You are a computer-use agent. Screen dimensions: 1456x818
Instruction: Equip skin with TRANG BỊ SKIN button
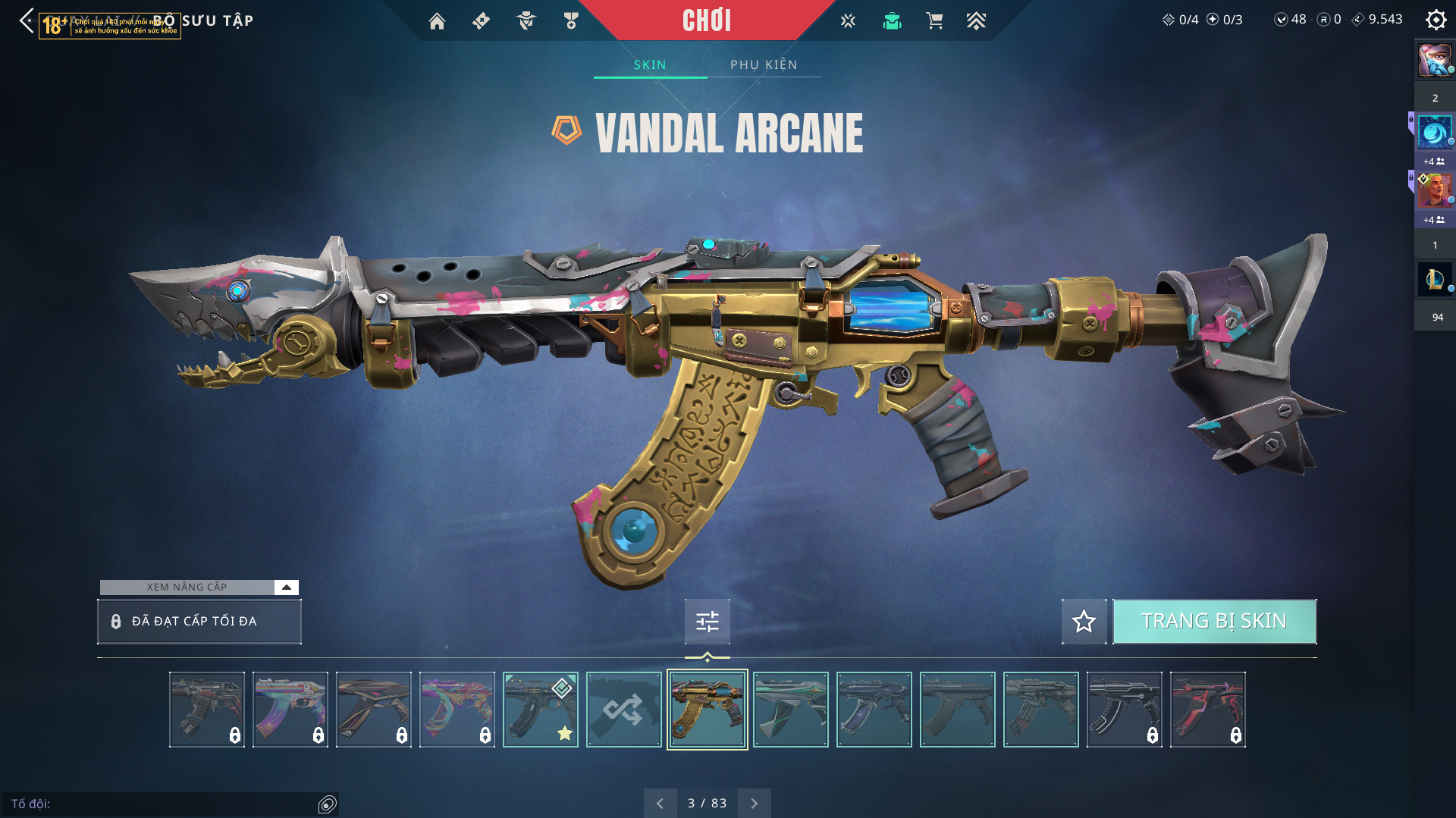click(x=1214, y=622)
